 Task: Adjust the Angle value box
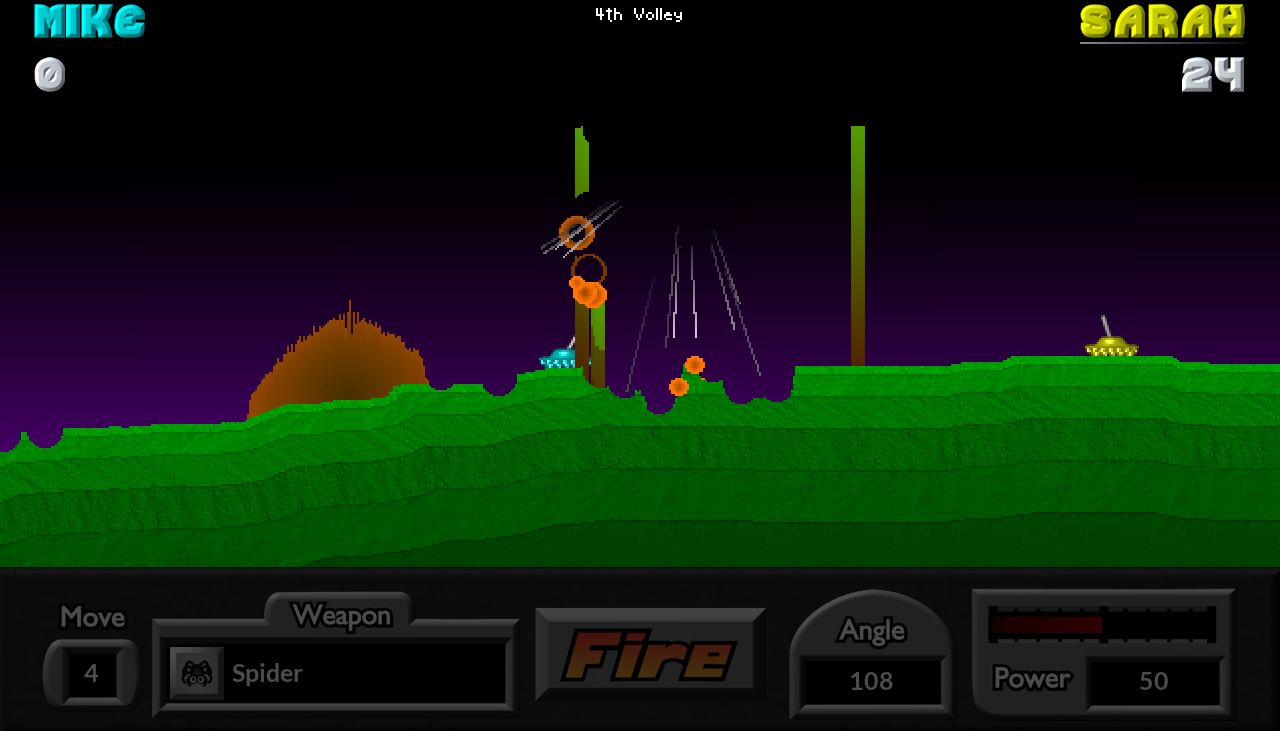point(871,681)
